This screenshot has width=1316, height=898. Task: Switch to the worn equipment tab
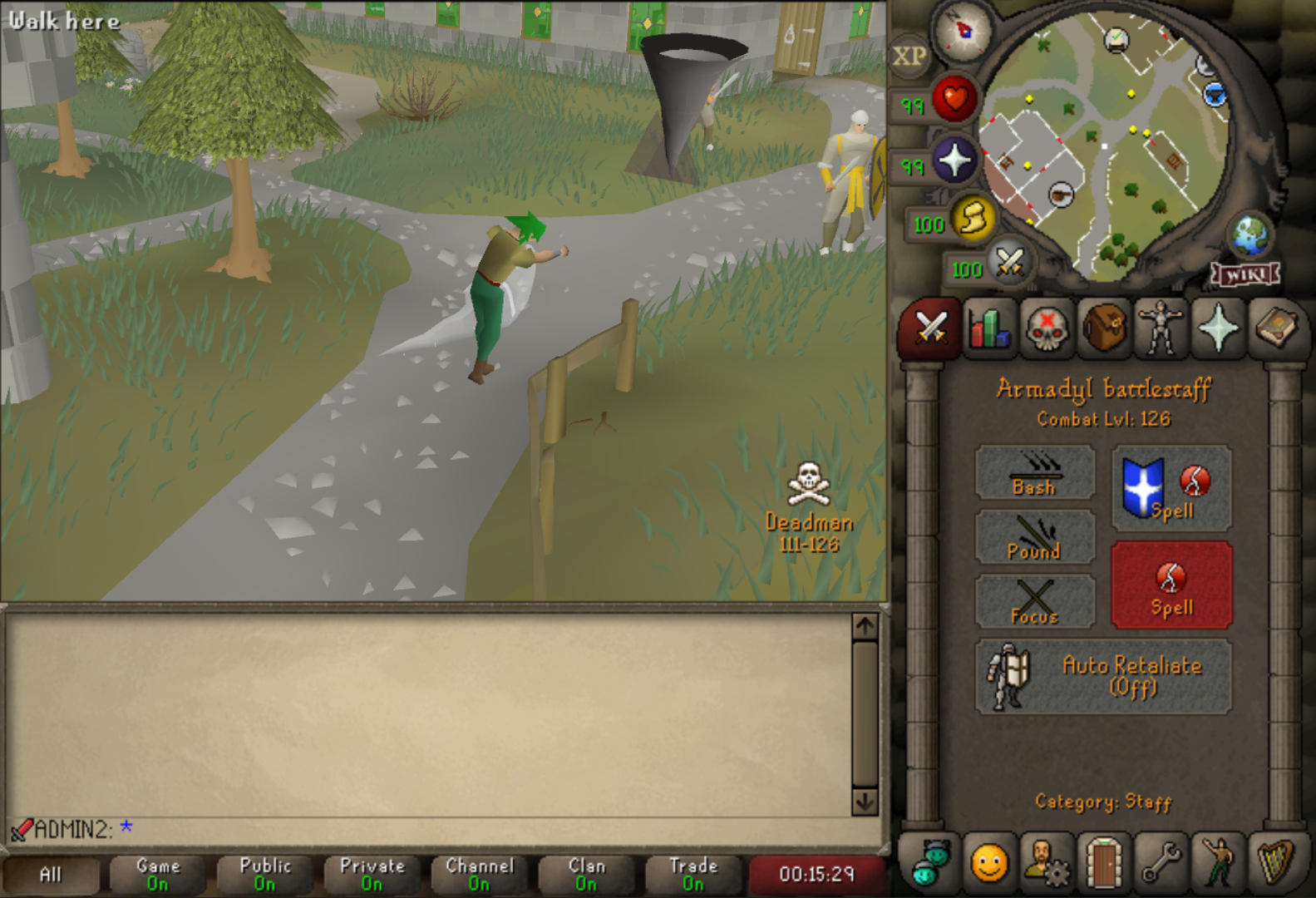1161,329
